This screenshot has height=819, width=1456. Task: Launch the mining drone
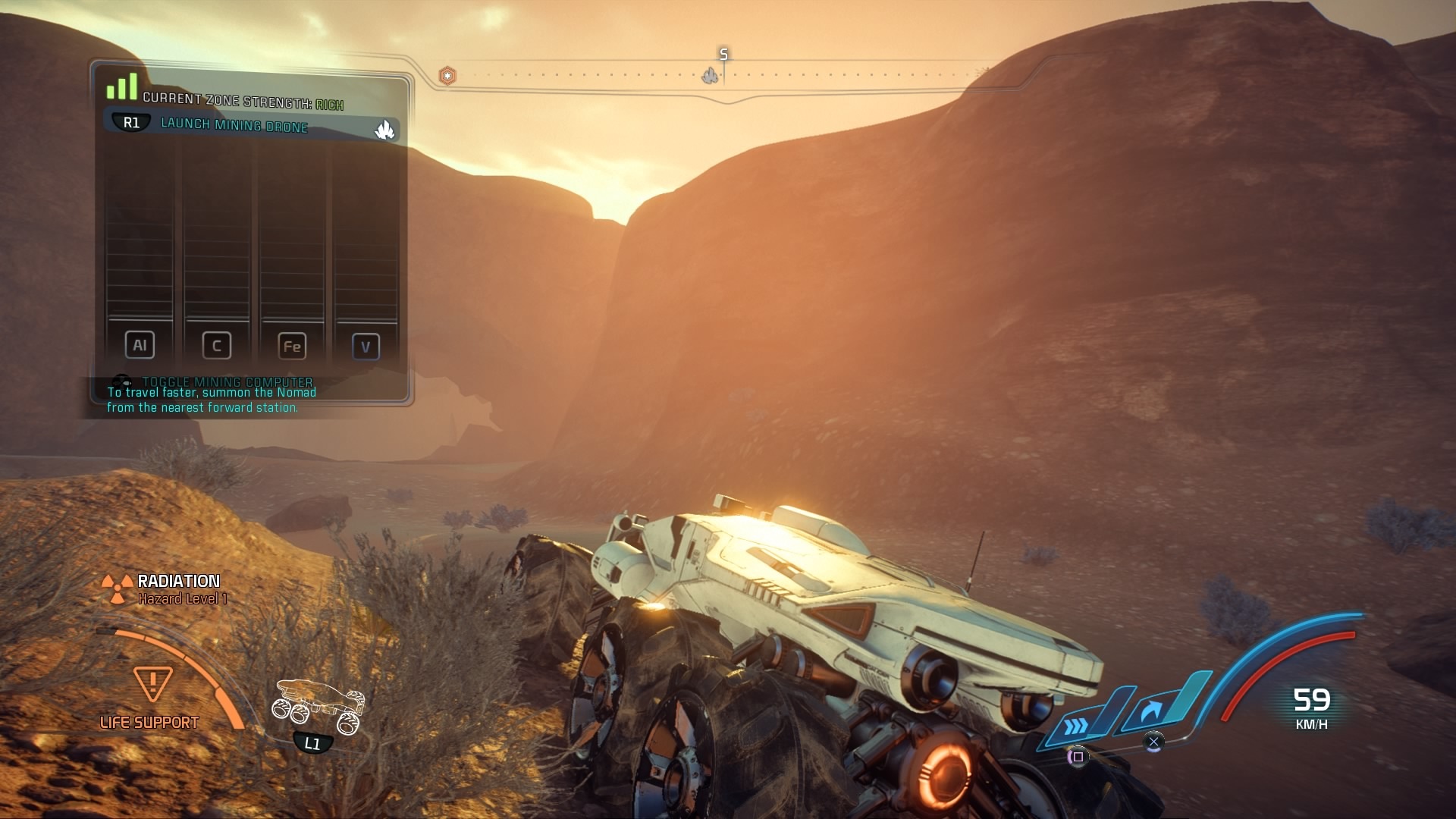[234, 125]
